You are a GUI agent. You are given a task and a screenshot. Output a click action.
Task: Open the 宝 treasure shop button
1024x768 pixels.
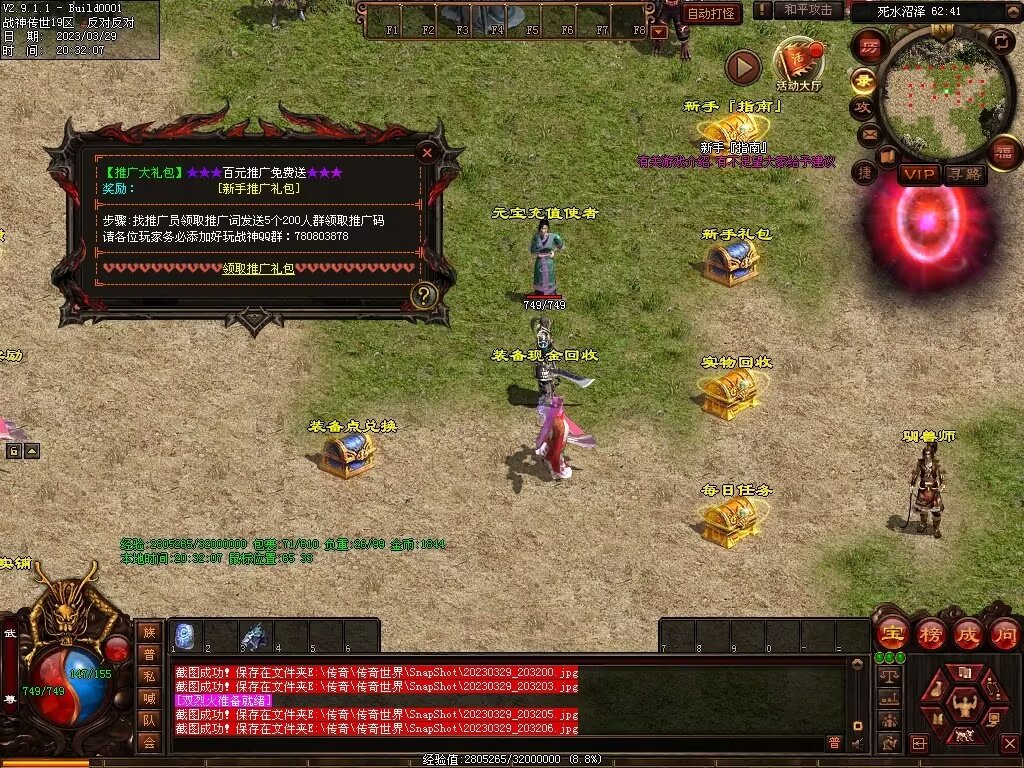click(892, 634)
